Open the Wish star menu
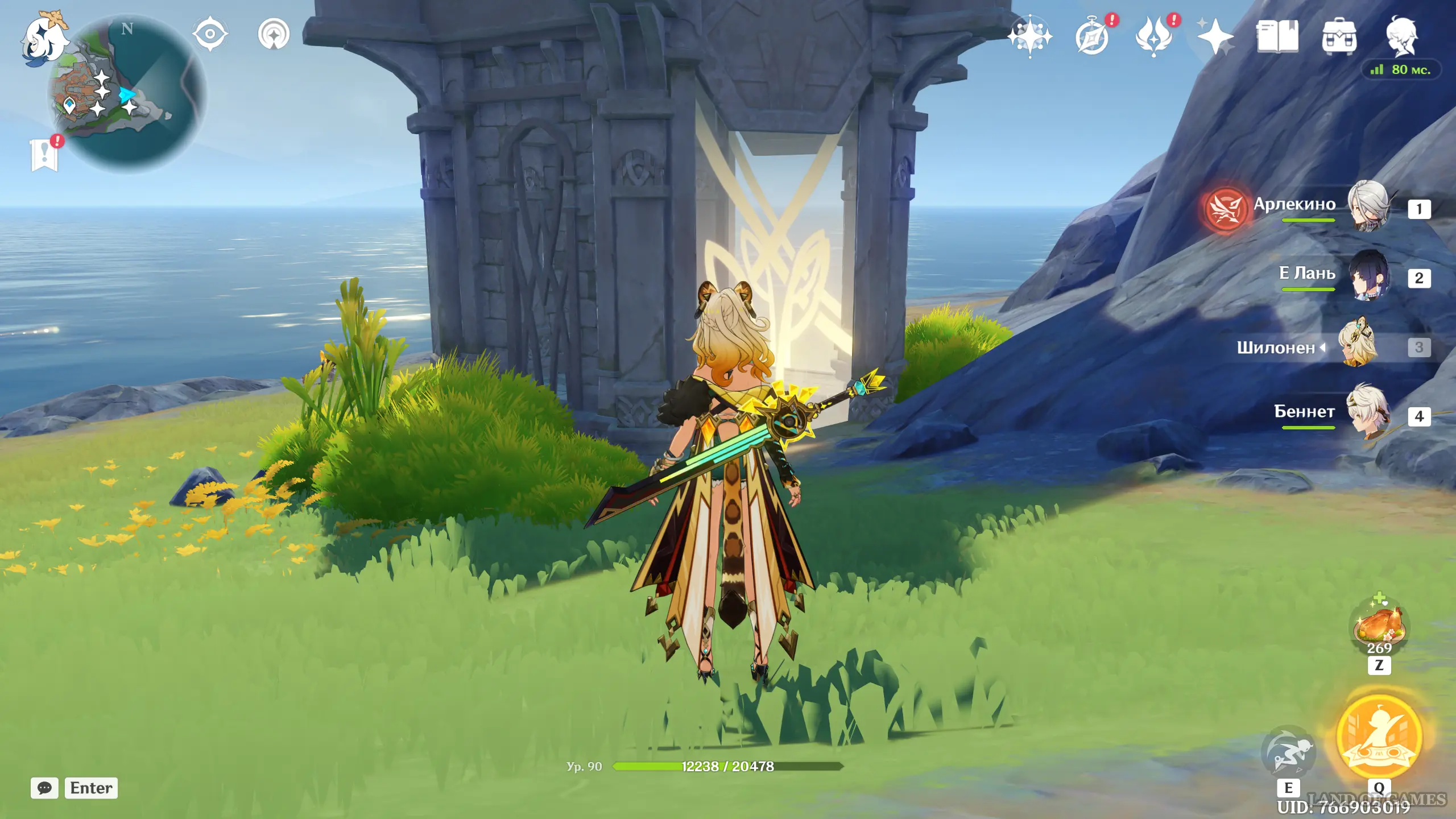The image size is (1456, 819). pyautogui.click(x=1029, y=36)
